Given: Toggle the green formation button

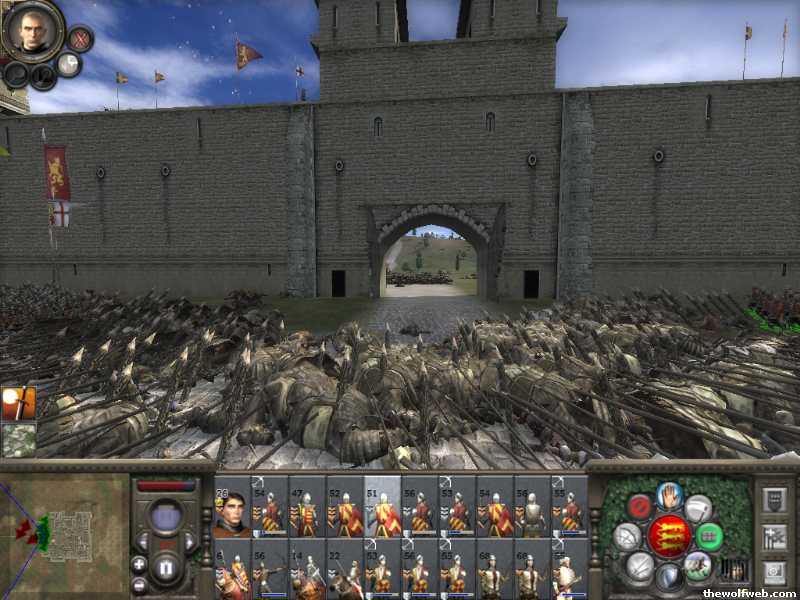Looking at the screenshot, I should (x=709, y=536).
